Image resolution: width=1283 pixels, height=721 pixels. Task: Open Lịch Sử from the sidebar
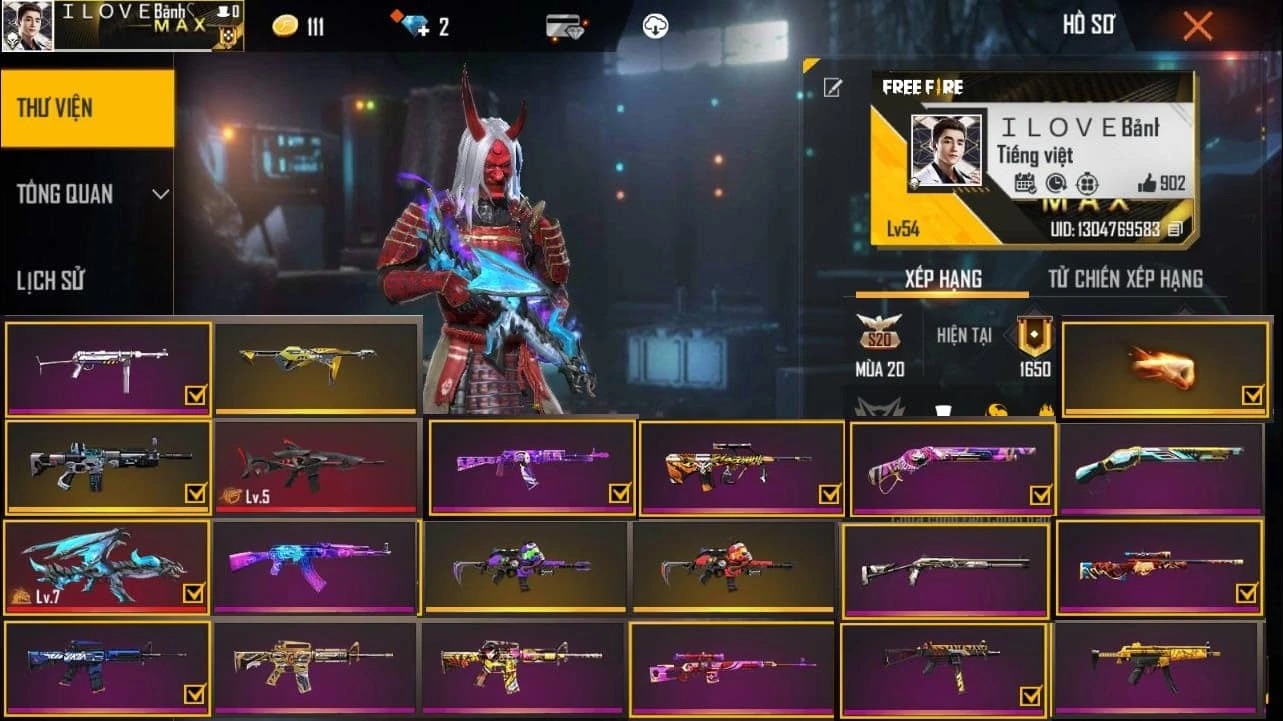point(49,280)
